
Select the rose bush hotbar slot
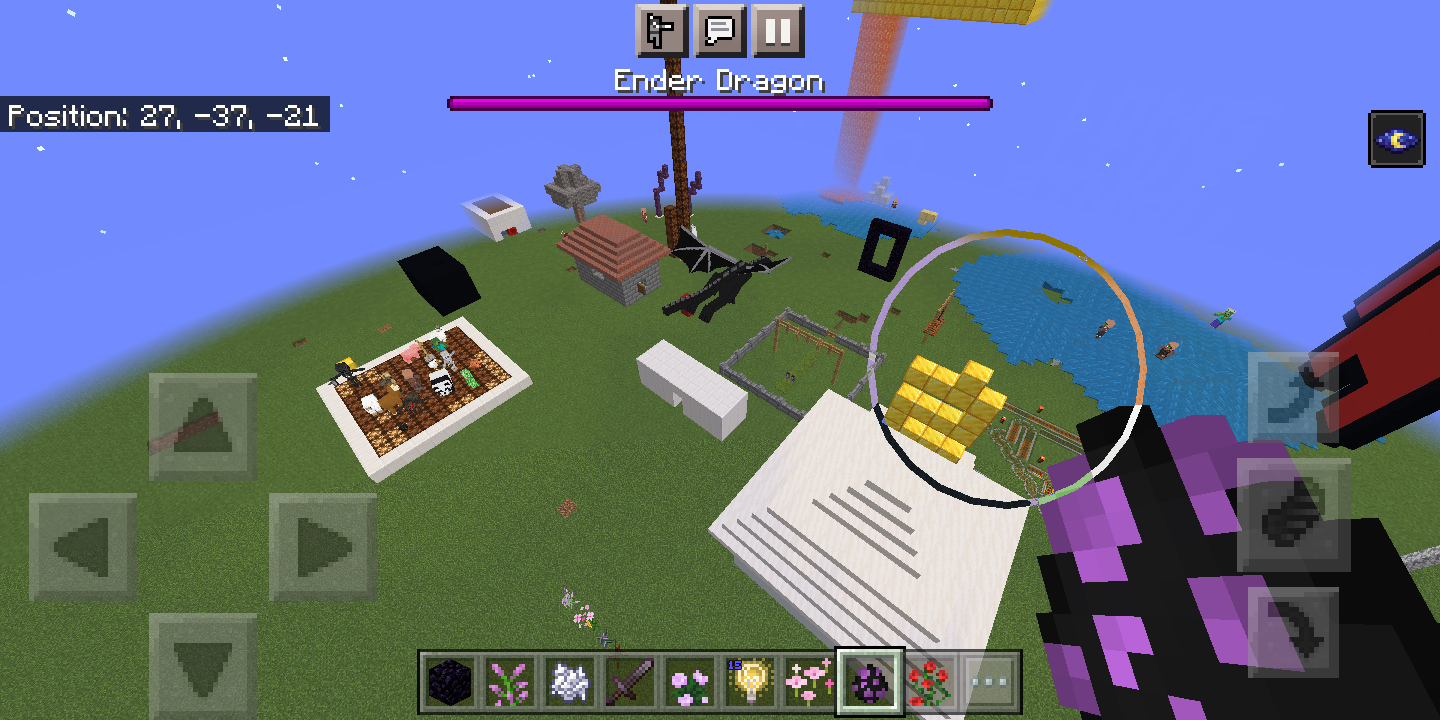930,680
